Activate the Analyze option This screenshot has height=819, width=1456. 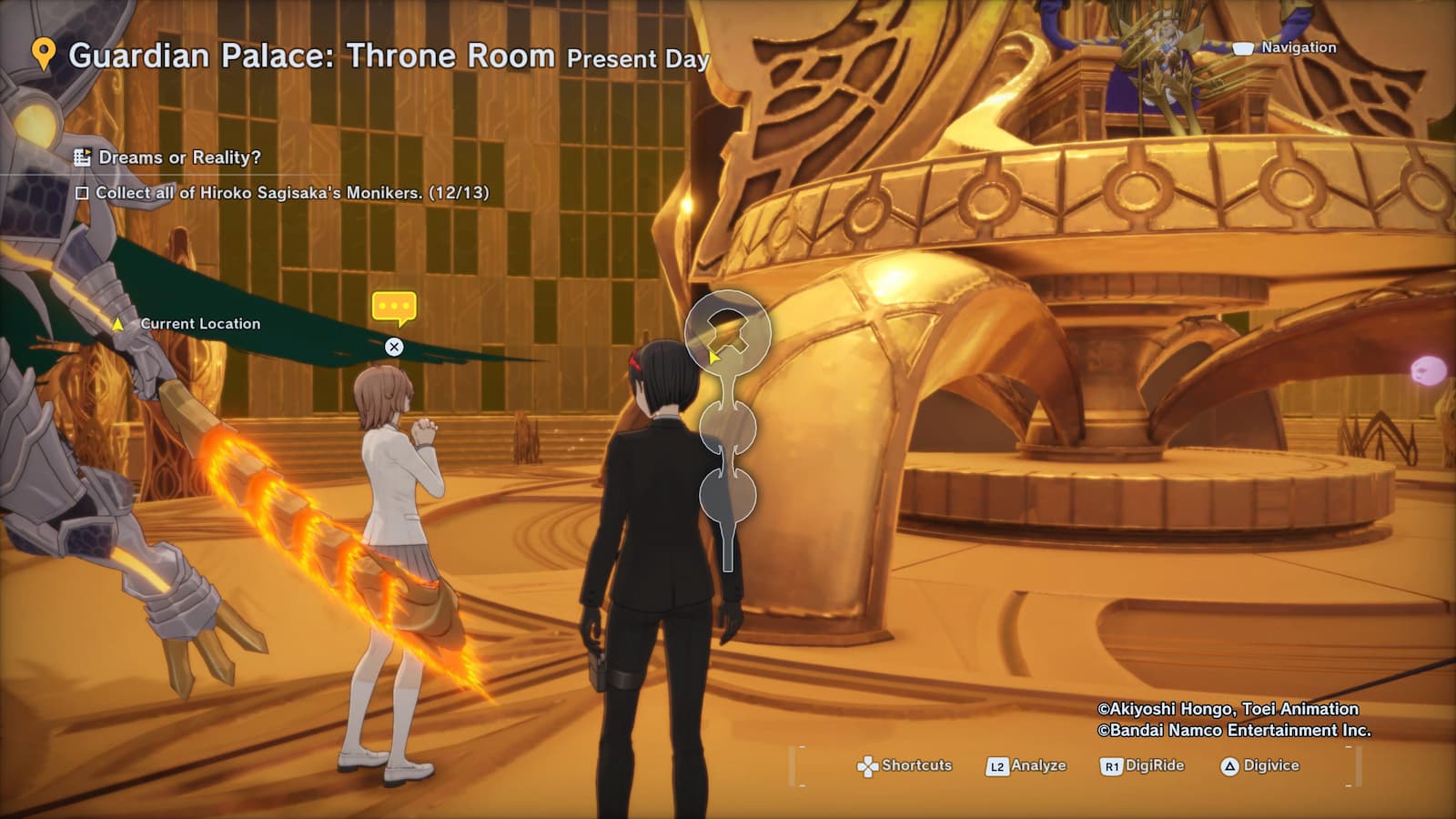pos(1026,766)
